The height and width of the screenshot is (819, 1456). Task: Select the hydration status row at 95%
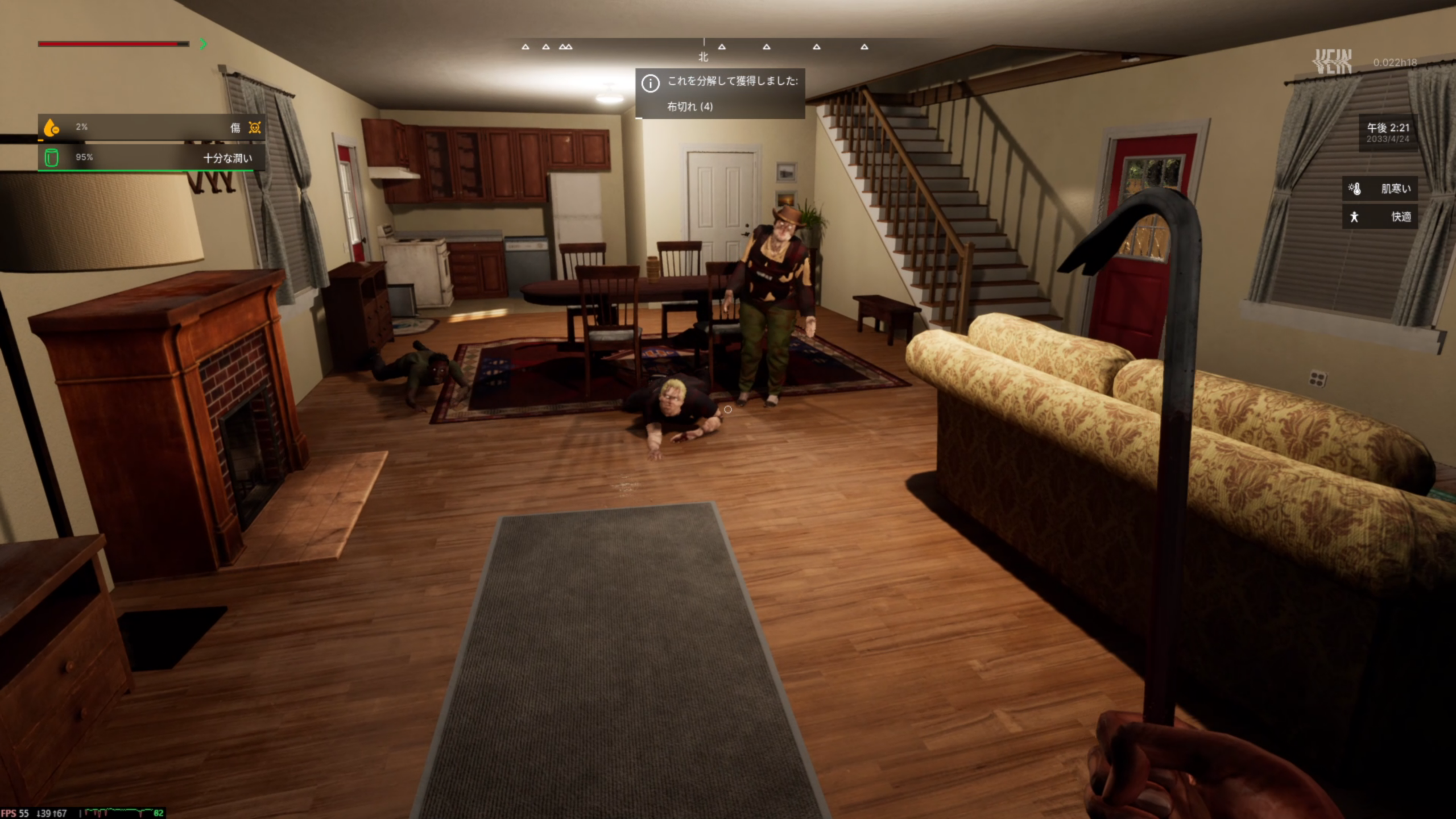coord(151,158)
